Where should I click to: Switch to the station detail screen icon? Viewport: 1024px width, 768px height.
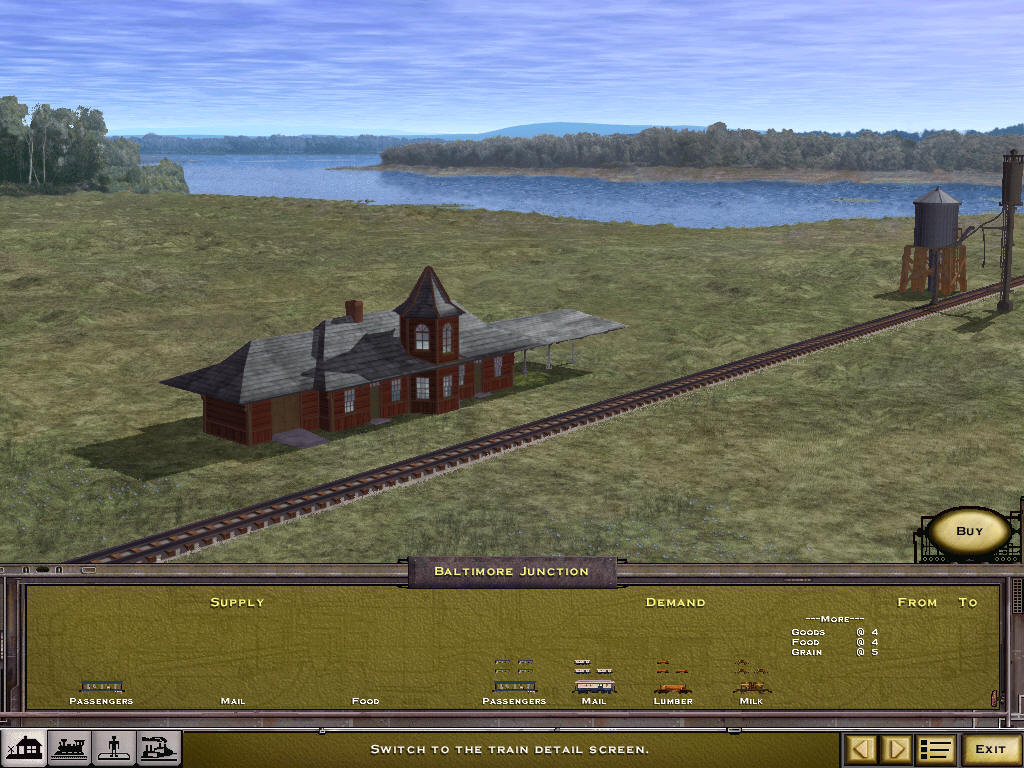[x=23, y=748]
